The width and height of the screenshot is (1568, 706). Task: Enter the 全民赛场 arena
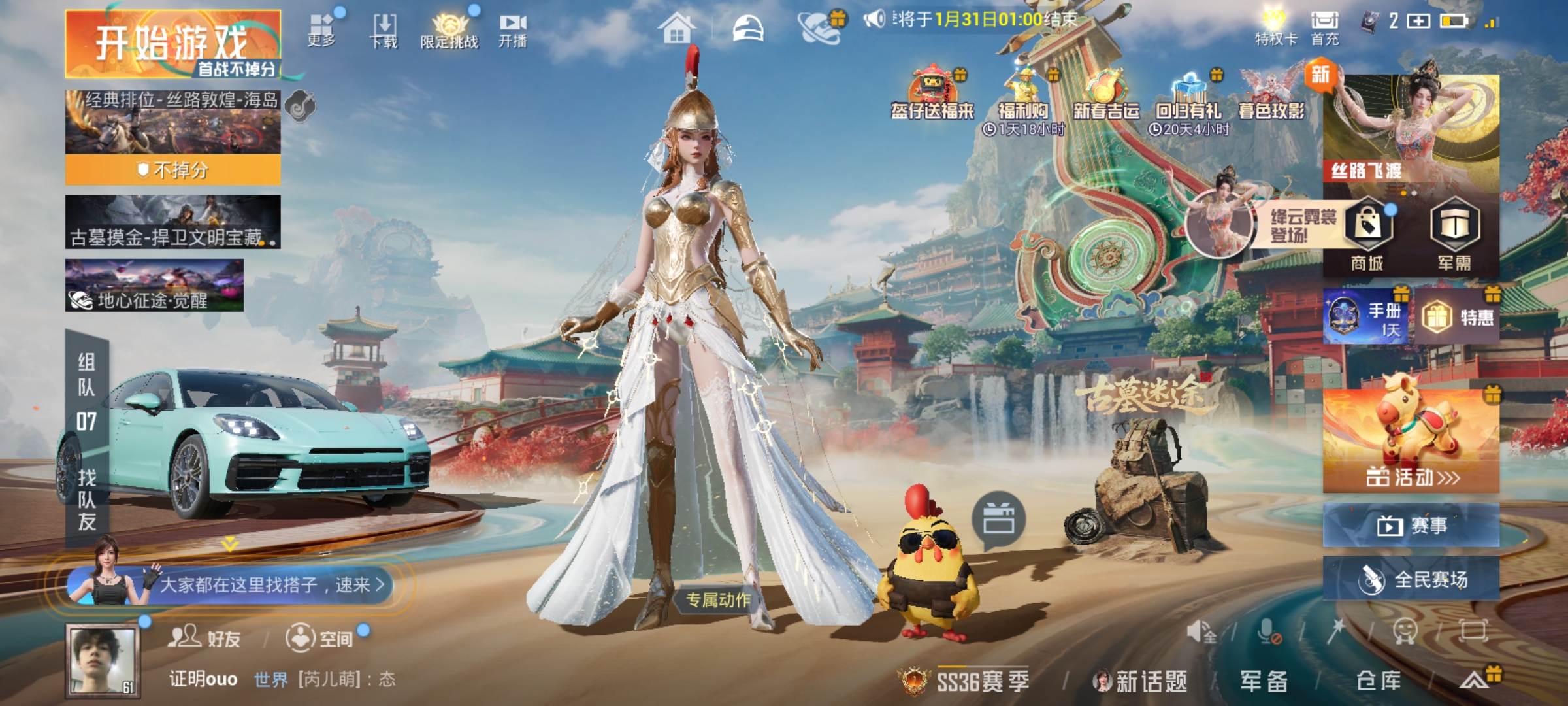point(1411,579)
